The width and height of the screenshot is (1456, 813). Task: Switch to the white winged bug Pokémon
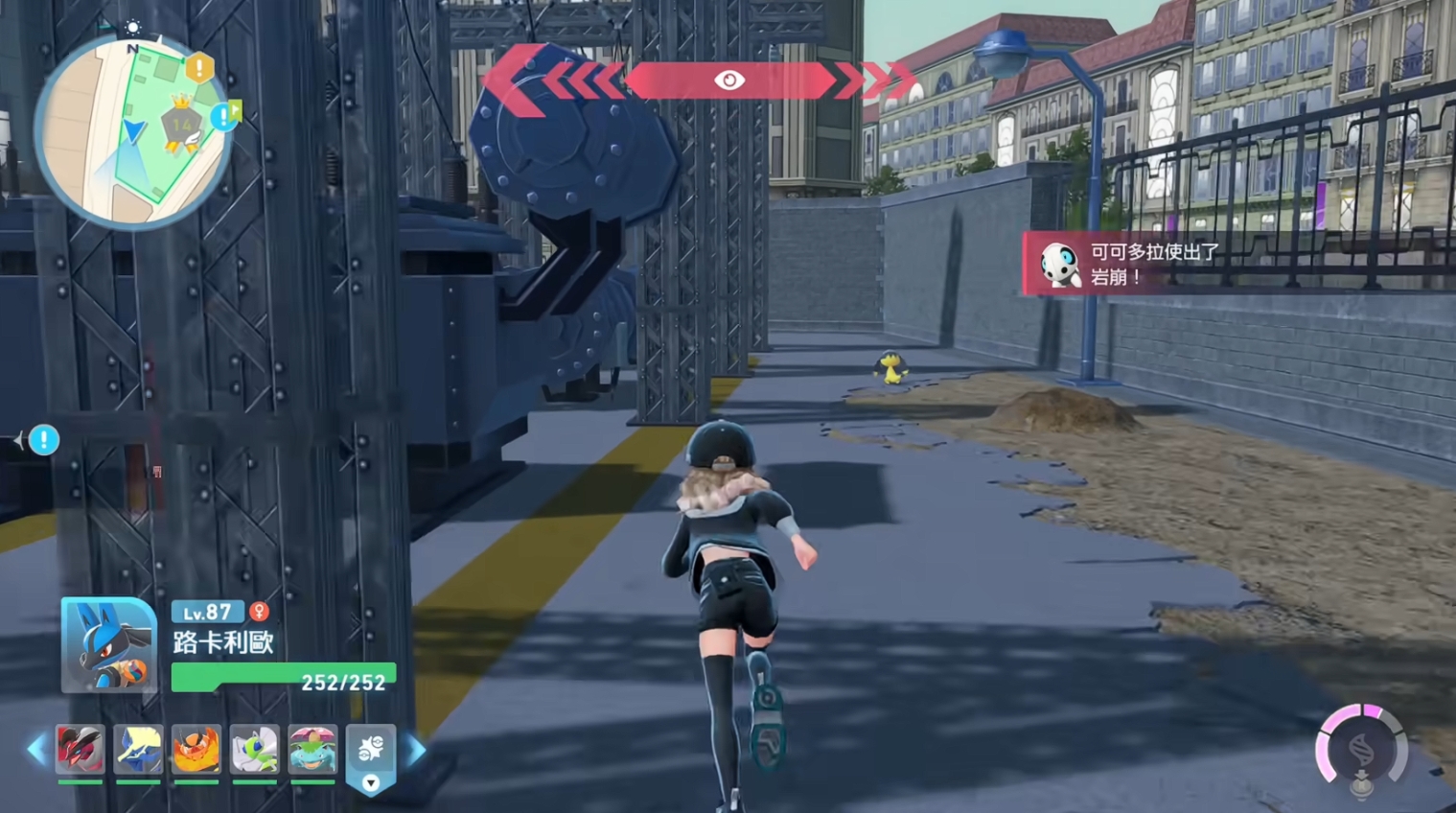[254, 749]
